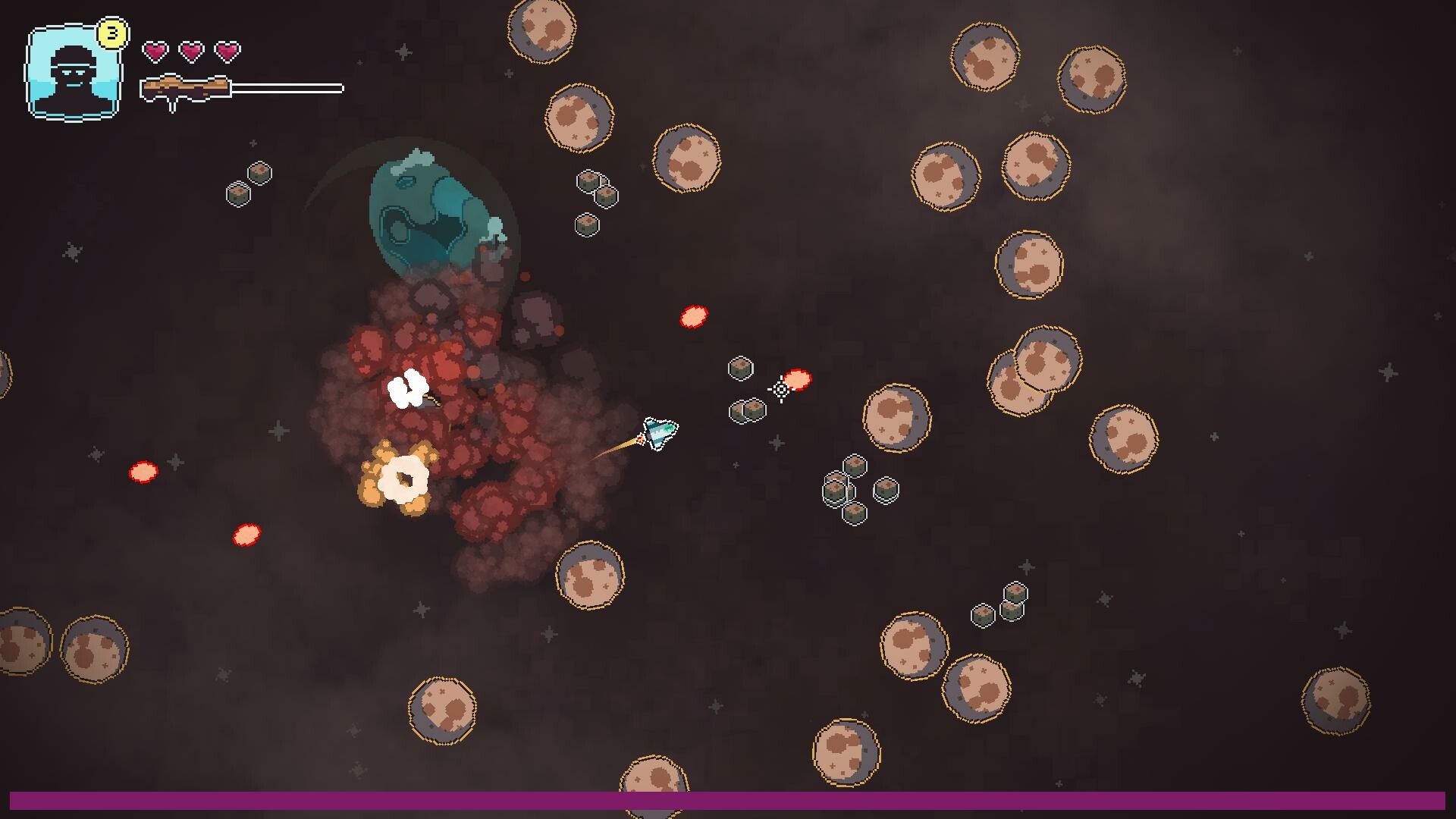Click the overlapping double asteroid on the right
1456x819 pixels.
pos(1035,372)
